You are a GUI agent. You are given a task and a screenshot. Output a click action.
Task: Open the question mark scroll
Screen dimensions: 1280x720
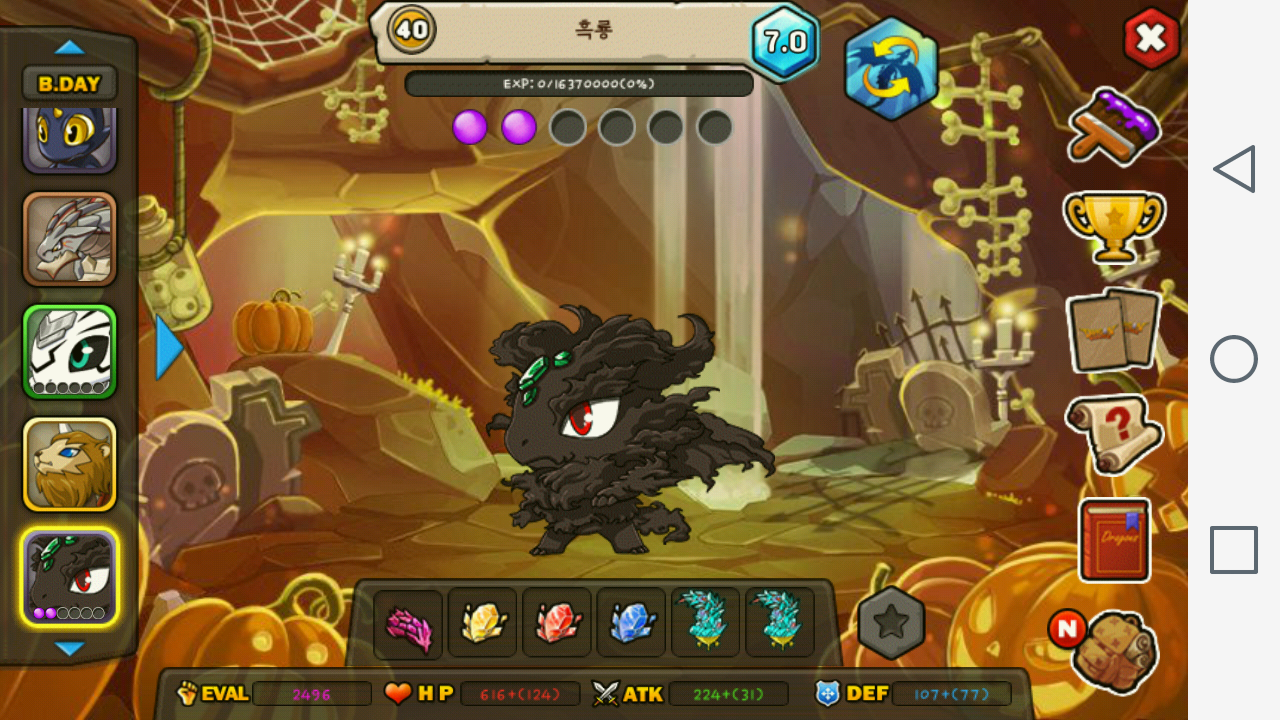pos(1113,433)
